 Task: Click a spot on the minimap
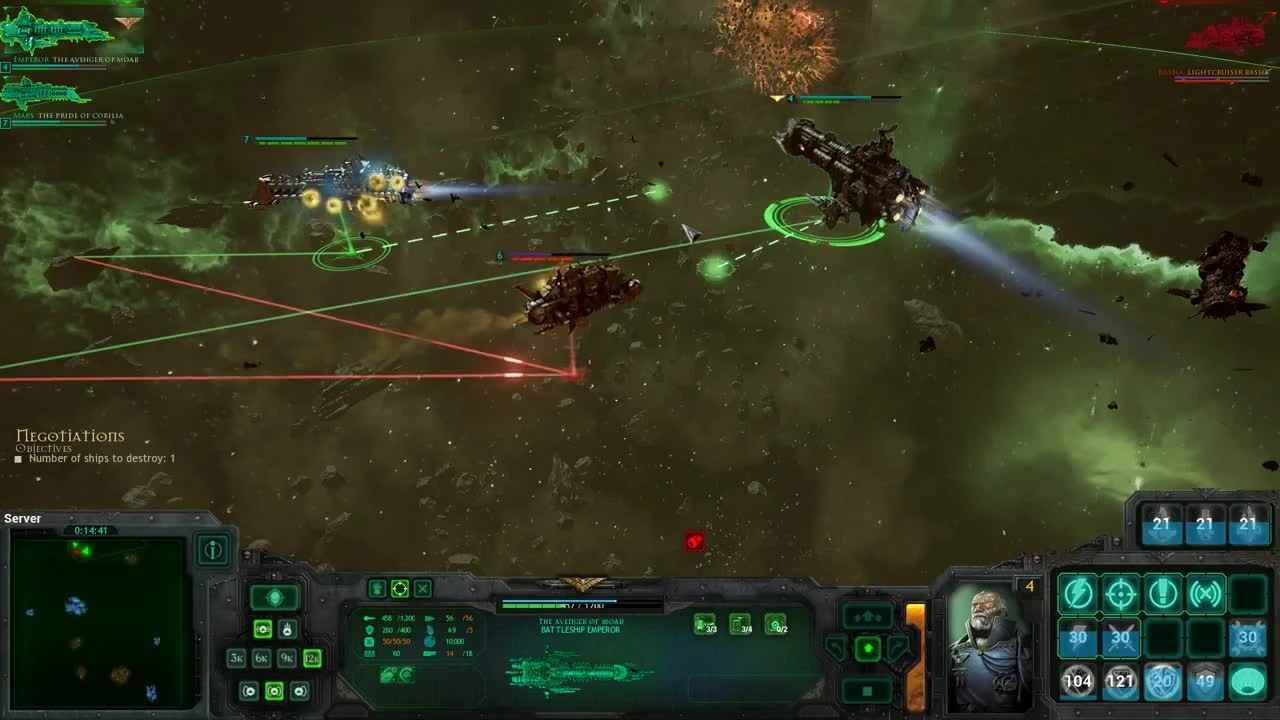coord(100,620)
